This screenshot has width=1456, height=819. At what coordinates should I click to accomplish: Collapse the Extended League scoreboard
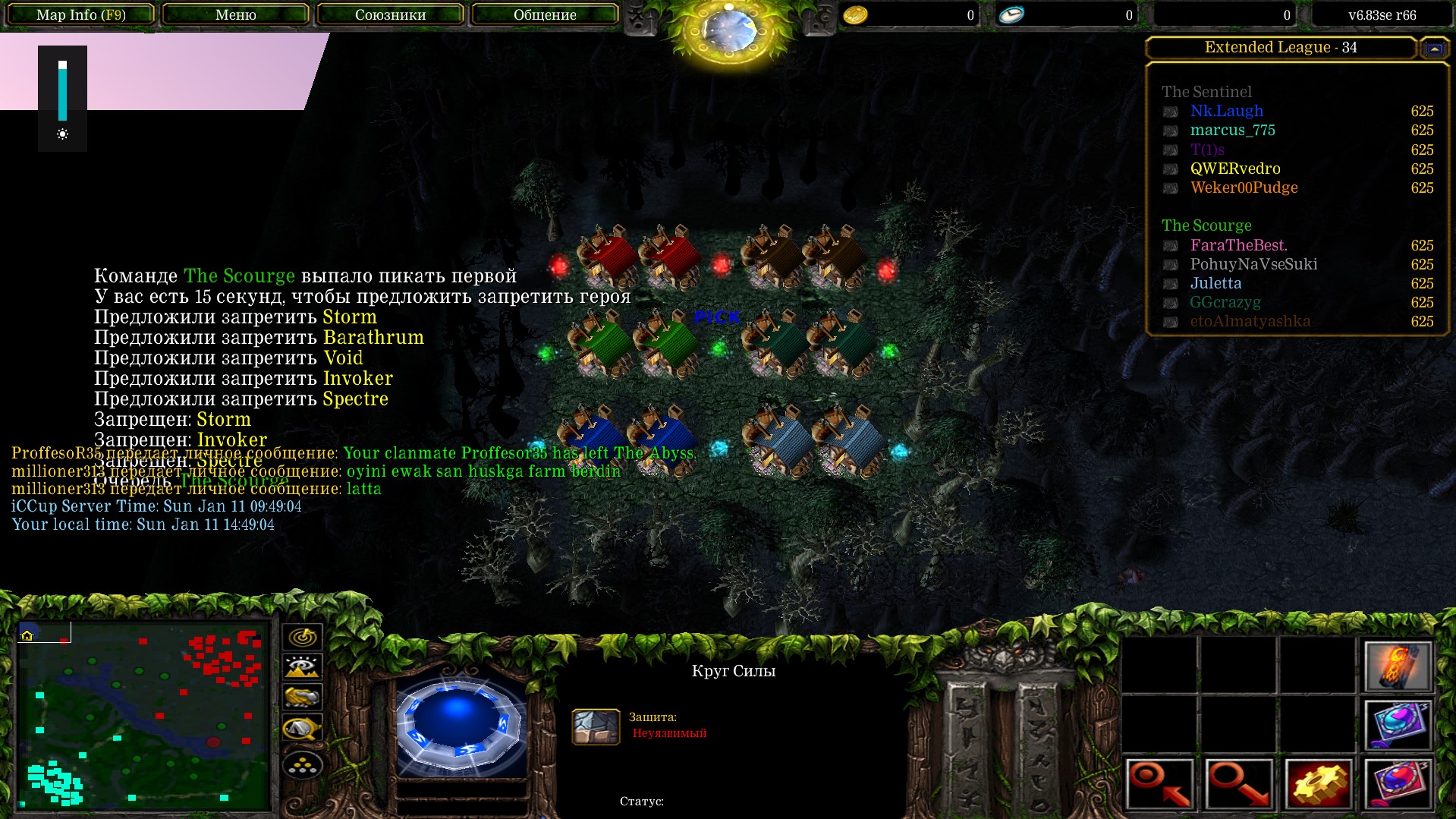[x=1434, y=49]
